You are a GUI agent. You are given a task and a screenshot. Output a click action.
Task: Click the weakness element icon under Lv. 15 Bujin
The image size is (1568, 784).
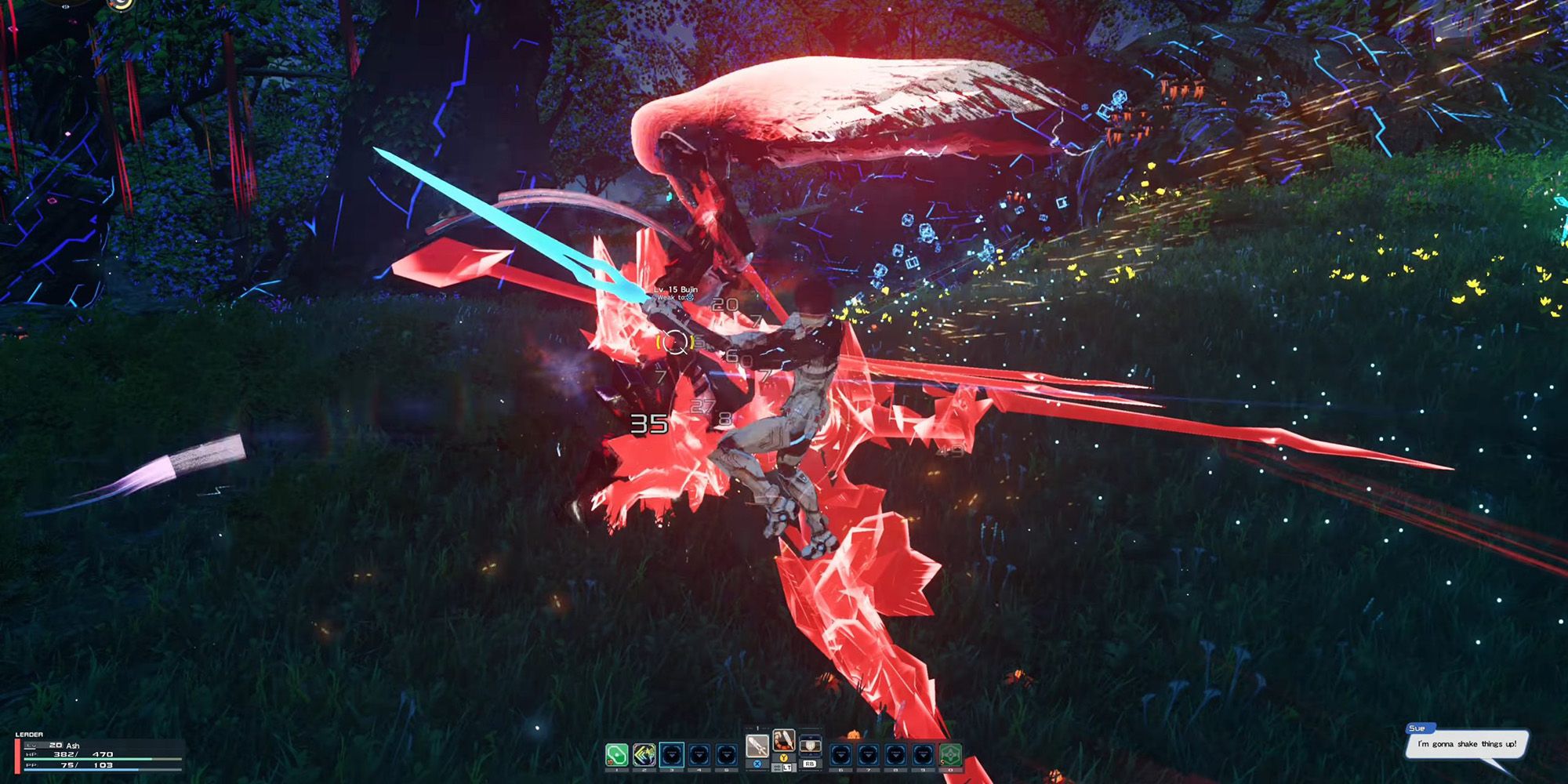click(x=691, y=298)
